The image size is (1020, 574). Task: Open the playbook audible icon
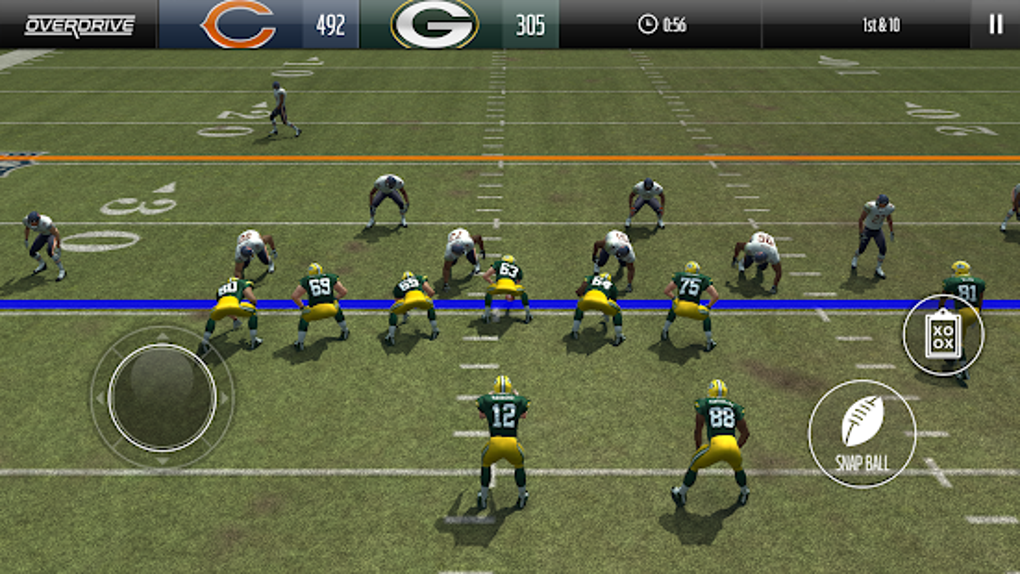pos(942,335)
